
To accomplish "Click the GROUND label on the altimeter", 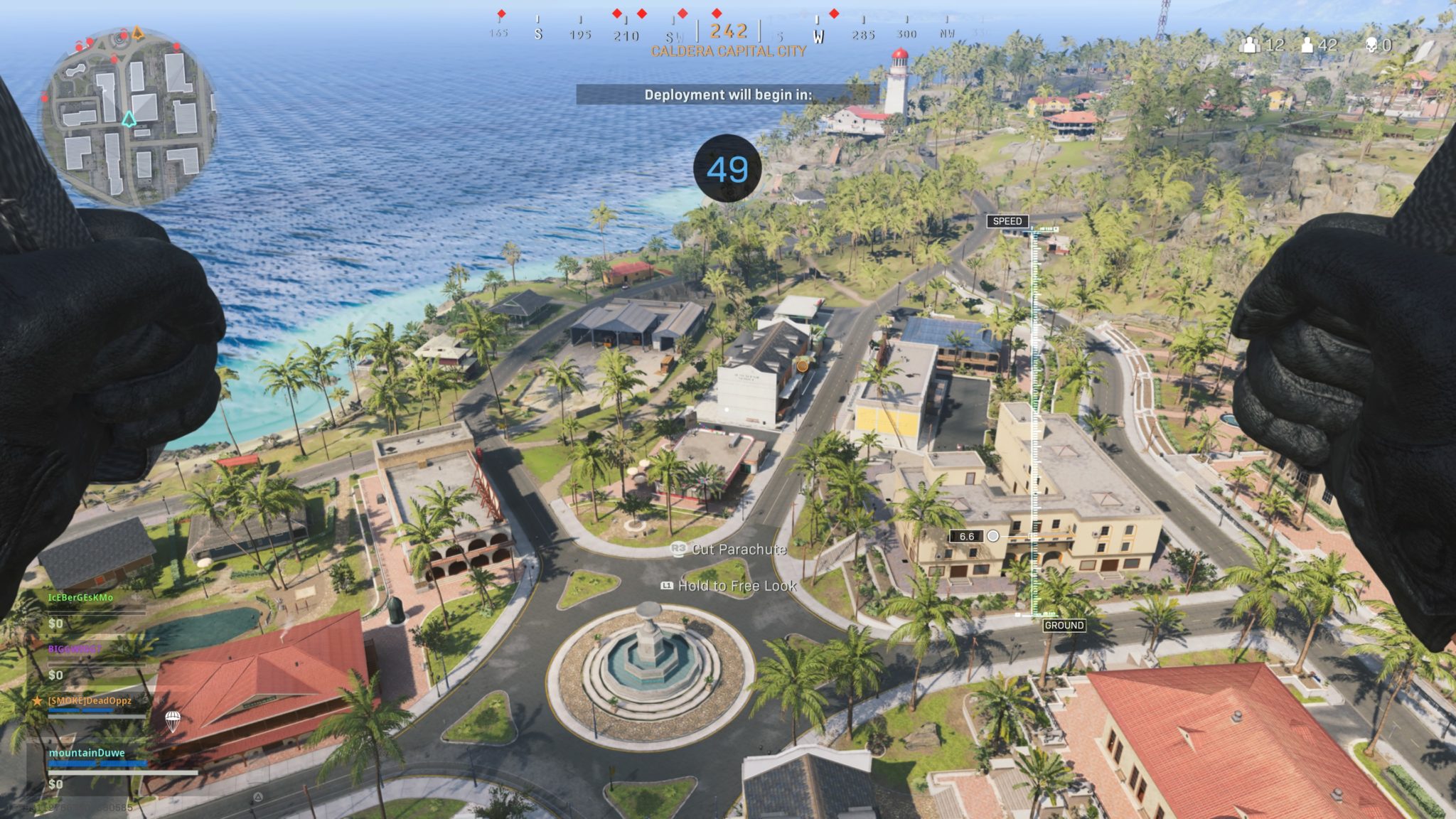I will pos(1064,625).
